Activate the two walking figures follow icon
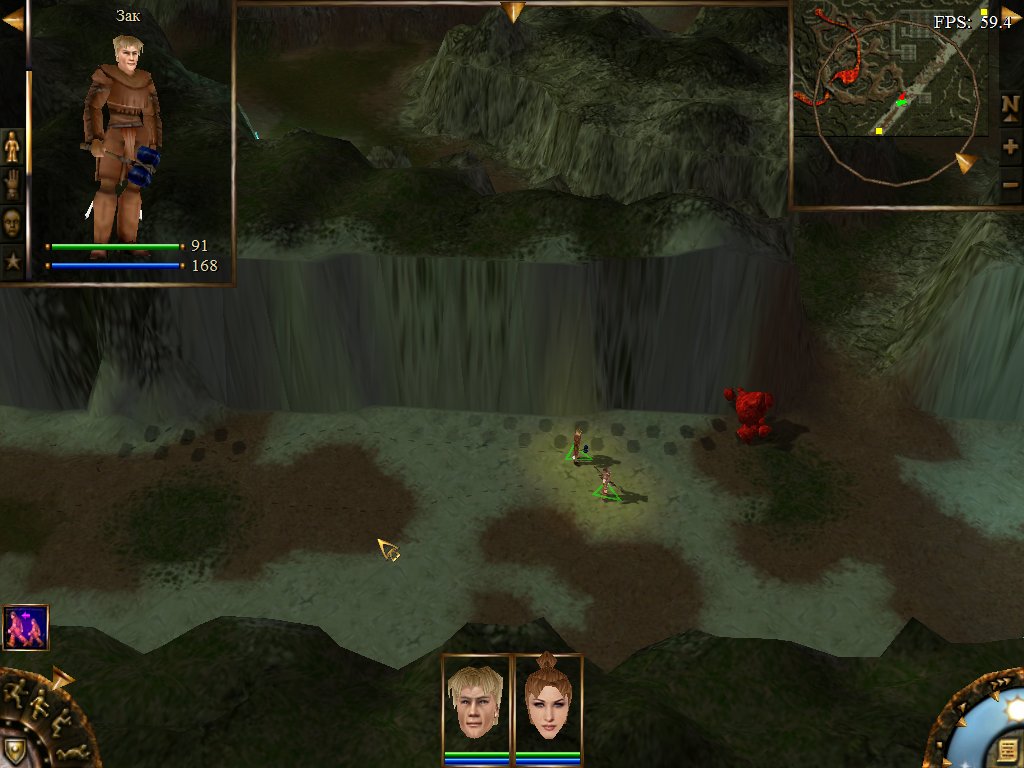 click(x=25, y=627)
